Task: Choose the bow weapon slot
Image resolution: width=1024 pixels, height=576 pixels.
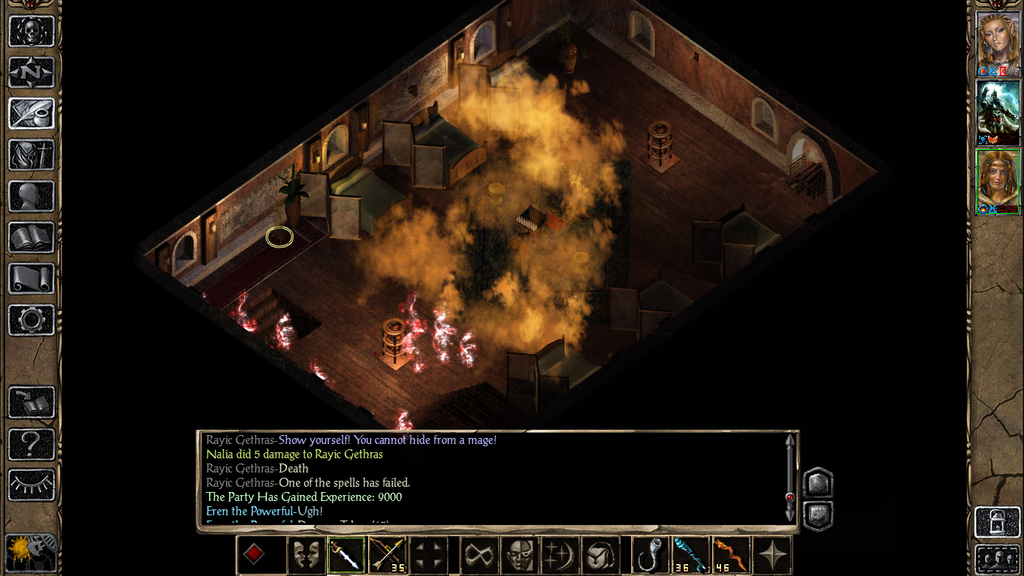Action: pyautogui.click(x=385, y=555)
